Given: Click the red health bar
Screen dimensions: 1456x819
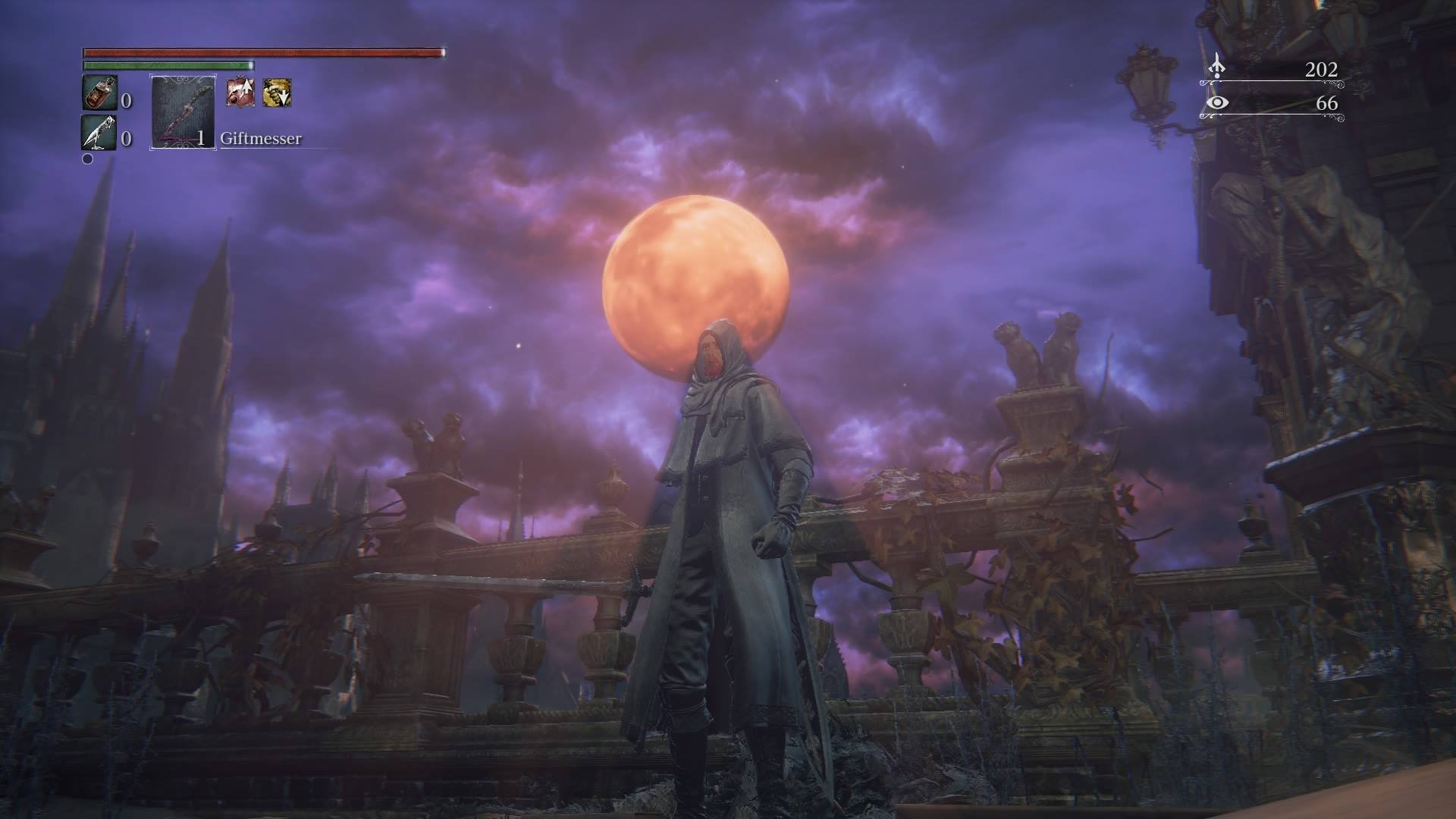Looking at the screenshot, I should [262, 52].
